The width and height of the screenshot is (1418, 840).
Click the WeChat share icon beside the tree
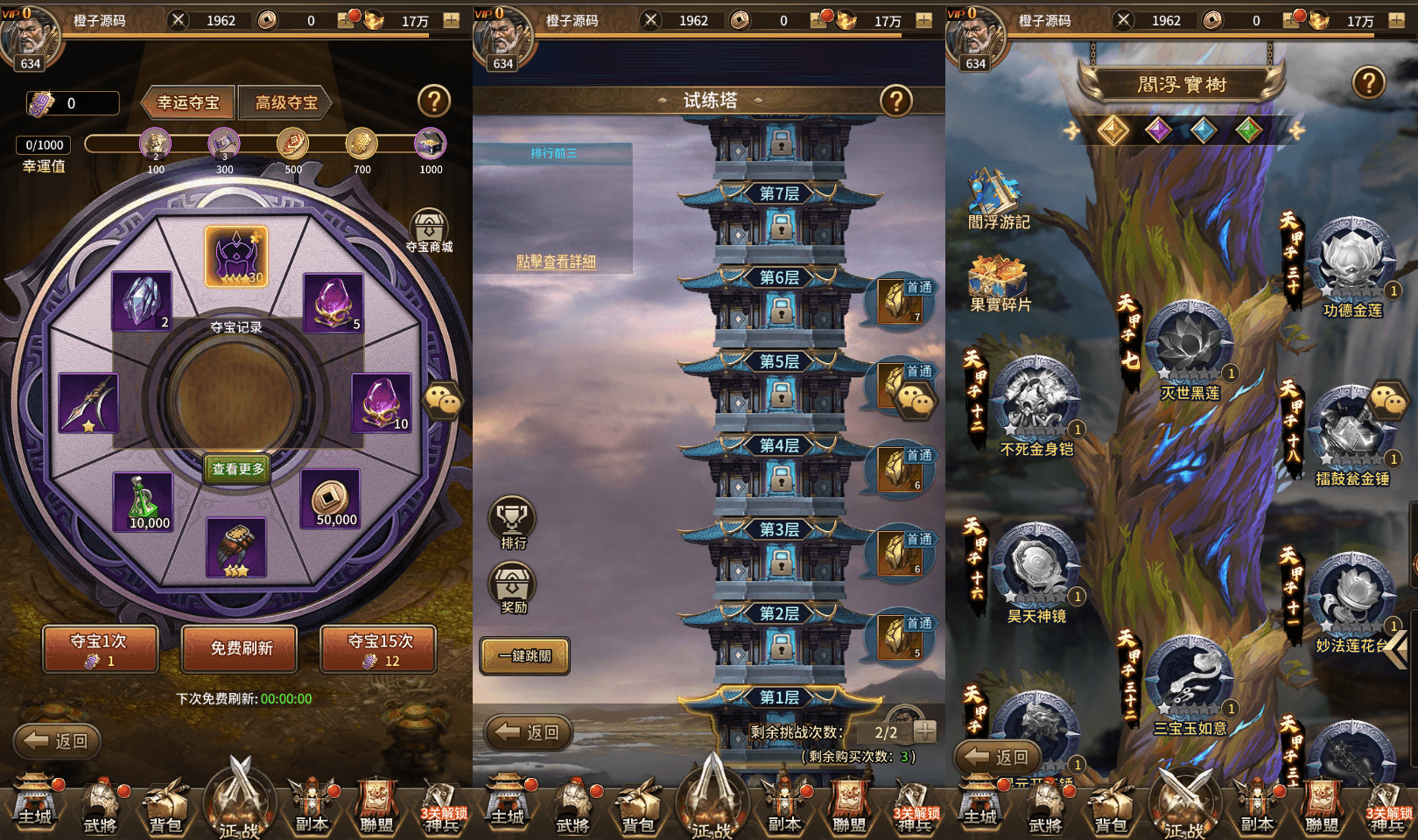click(x=1388, y=402)
